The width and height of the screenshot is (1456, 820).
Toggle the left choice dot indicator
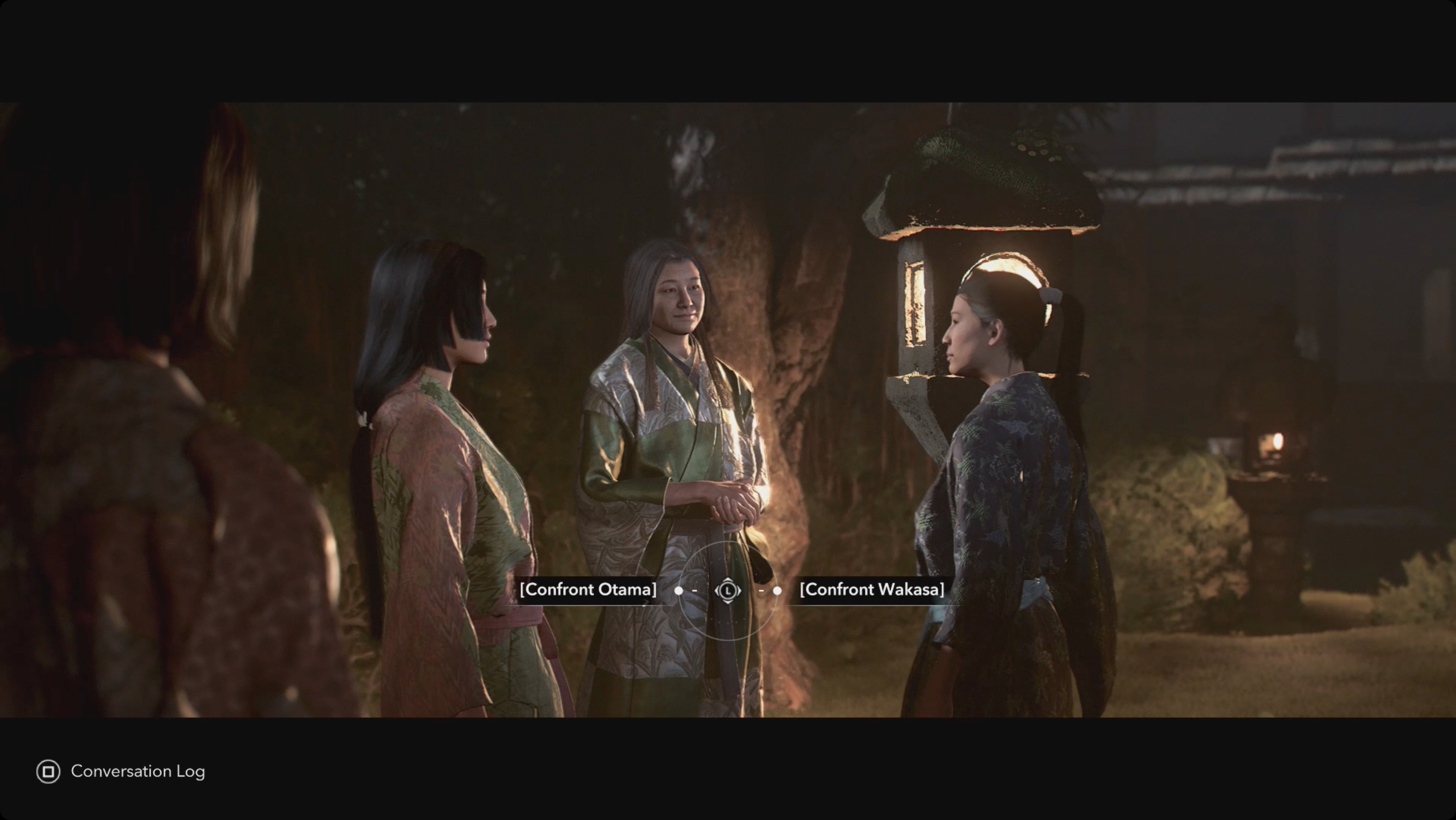click(x=679, y=590)
